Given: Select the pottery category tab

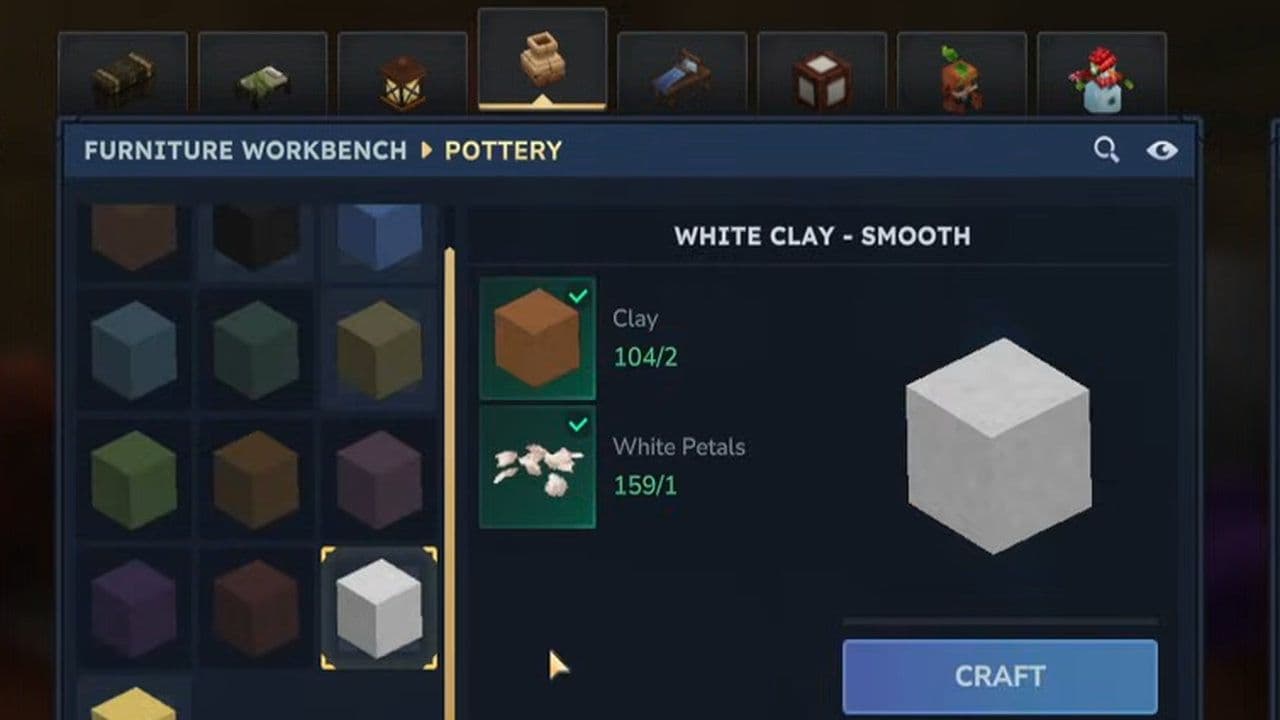Looking at the screenshot, I should pyautogui.click(x=542, y=60).
